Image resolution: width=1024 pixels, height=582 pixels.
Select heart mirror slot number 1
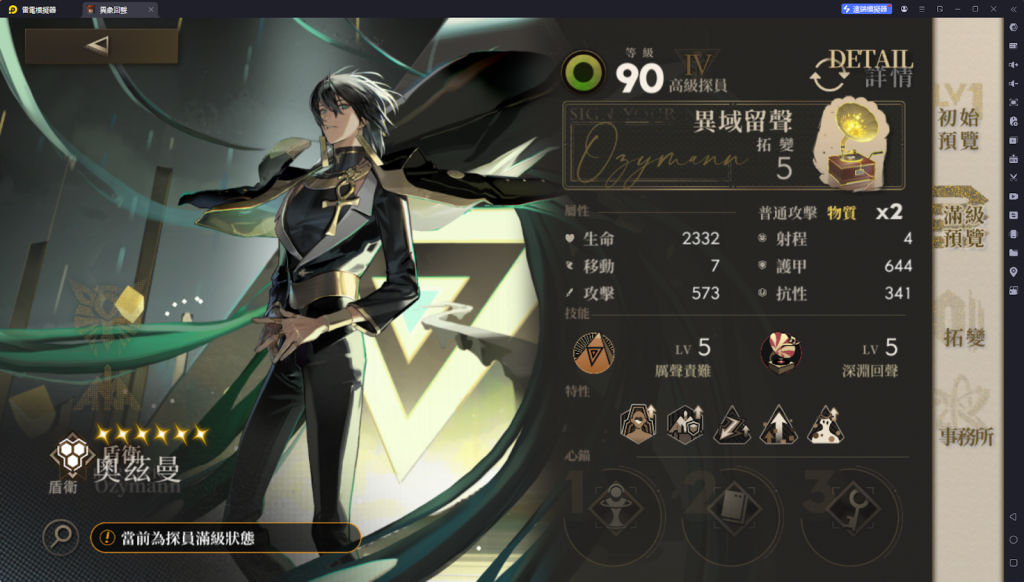pos(614,510)
